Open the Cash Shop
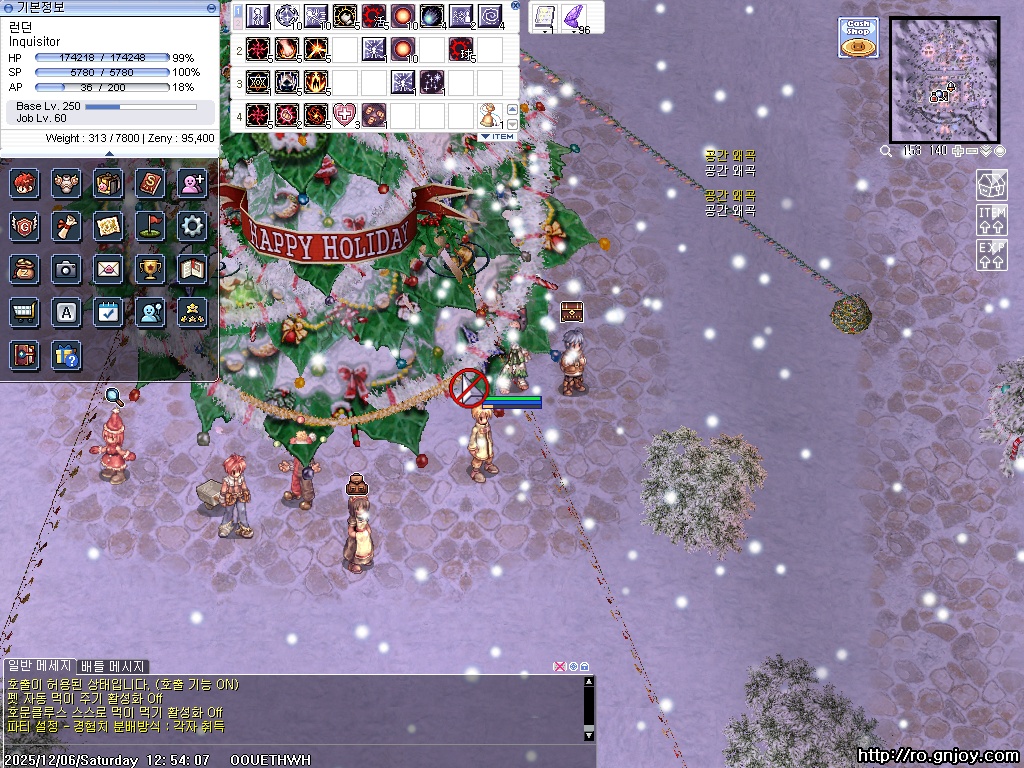The width and height of the screenshot is (1024, 768). pyautogui.click(x=858, y=38)
